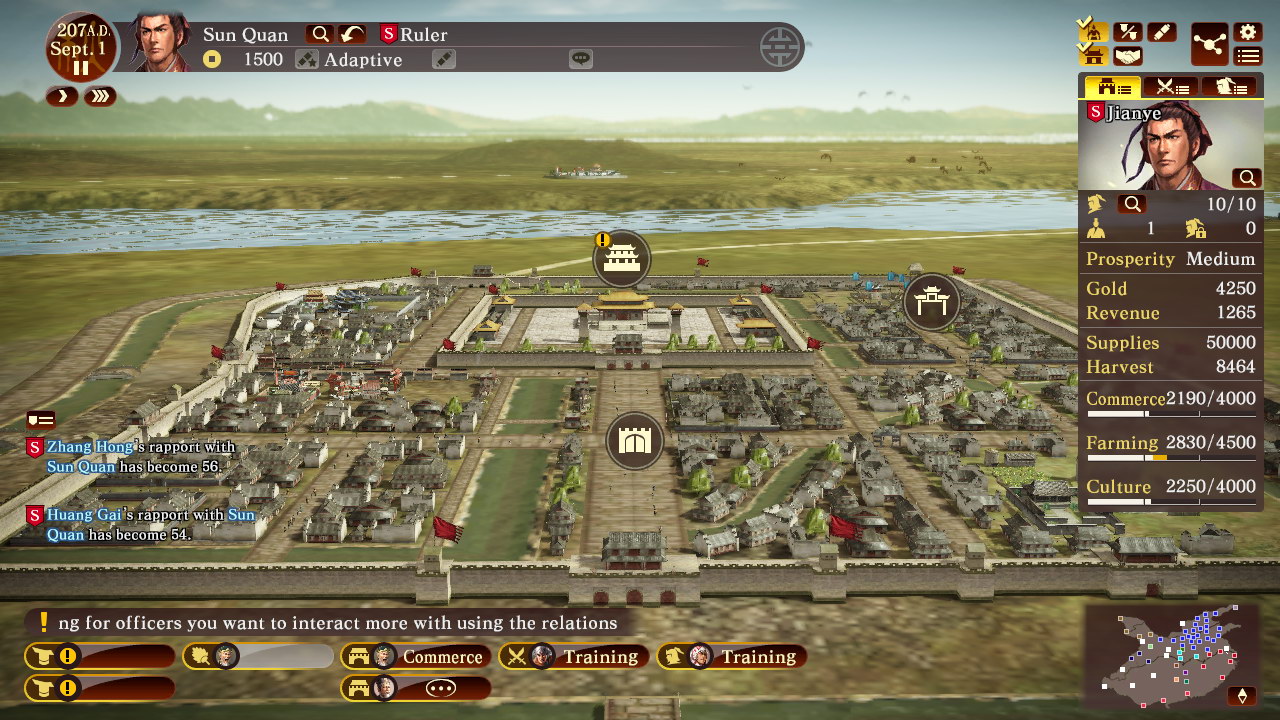Fast-forward with the triple arrow button
Viewport: 1280px width, 720px height.
(100, 96)
